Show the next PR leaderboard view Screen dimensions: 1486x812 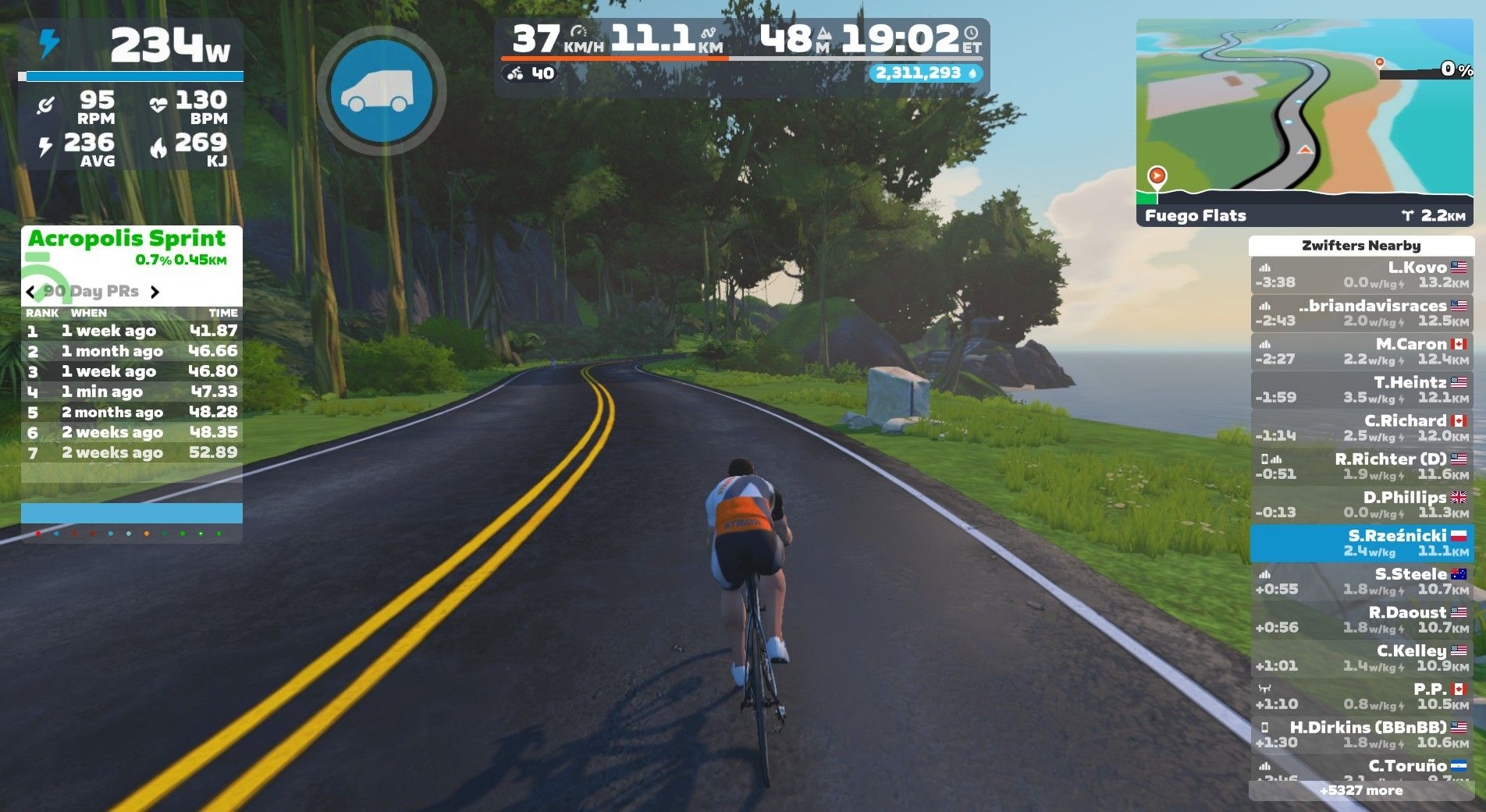(155, 293)
